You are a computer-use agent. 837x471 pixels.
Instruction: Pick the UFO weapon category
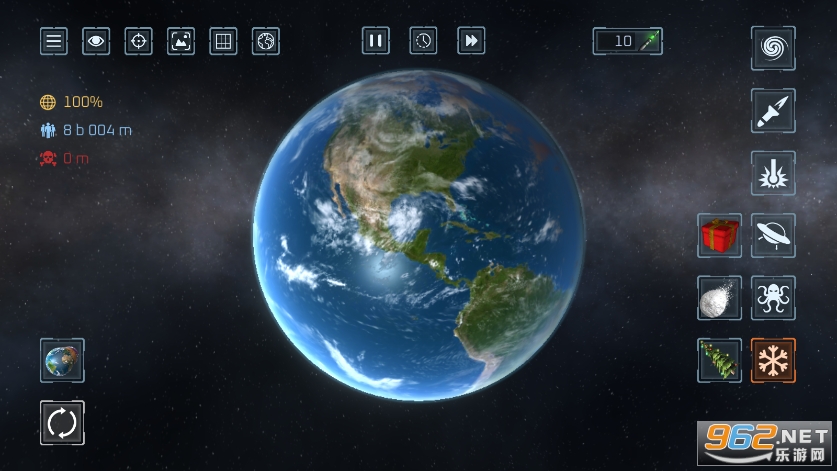pyautogui.click(x=773, y=236)
